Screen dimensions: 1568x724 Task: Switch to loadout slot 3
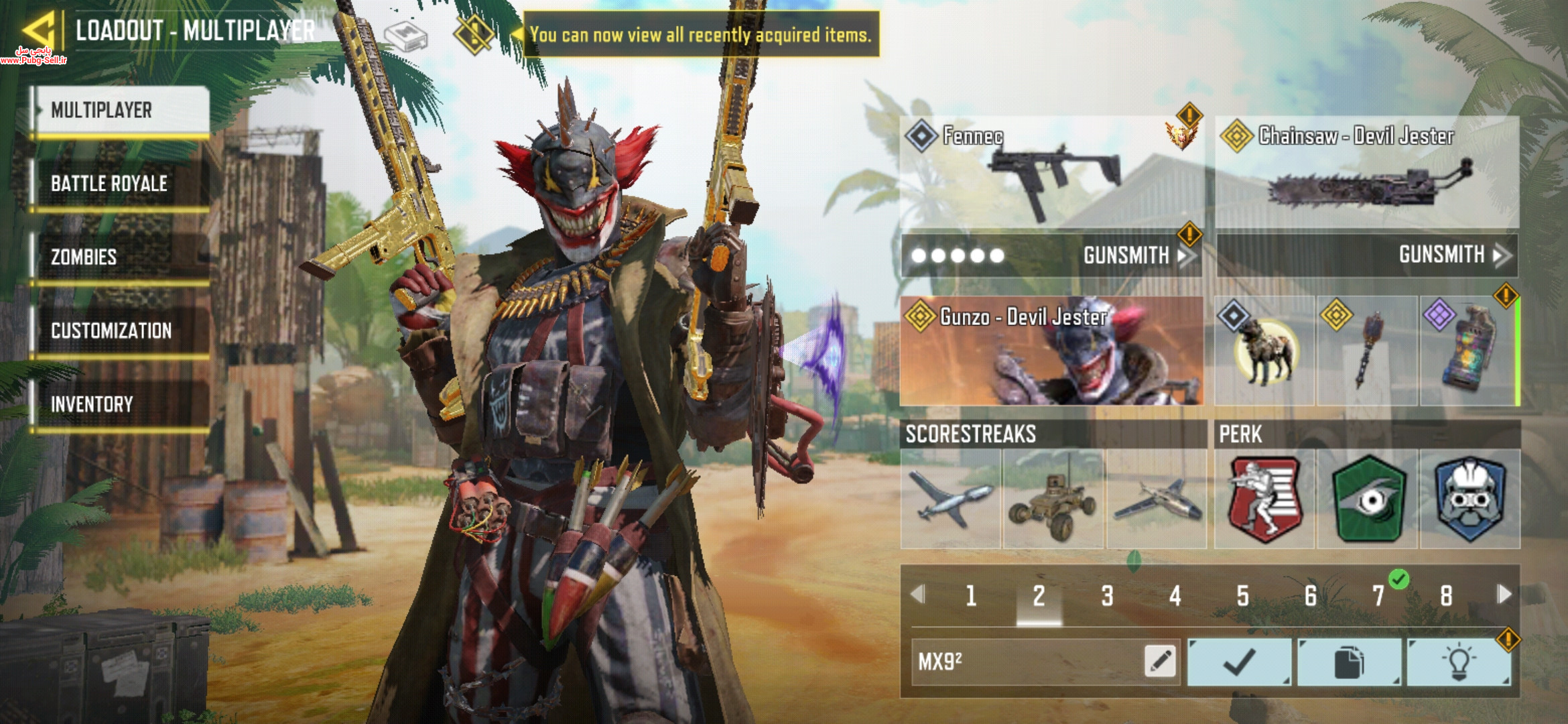pos(1107,595)
